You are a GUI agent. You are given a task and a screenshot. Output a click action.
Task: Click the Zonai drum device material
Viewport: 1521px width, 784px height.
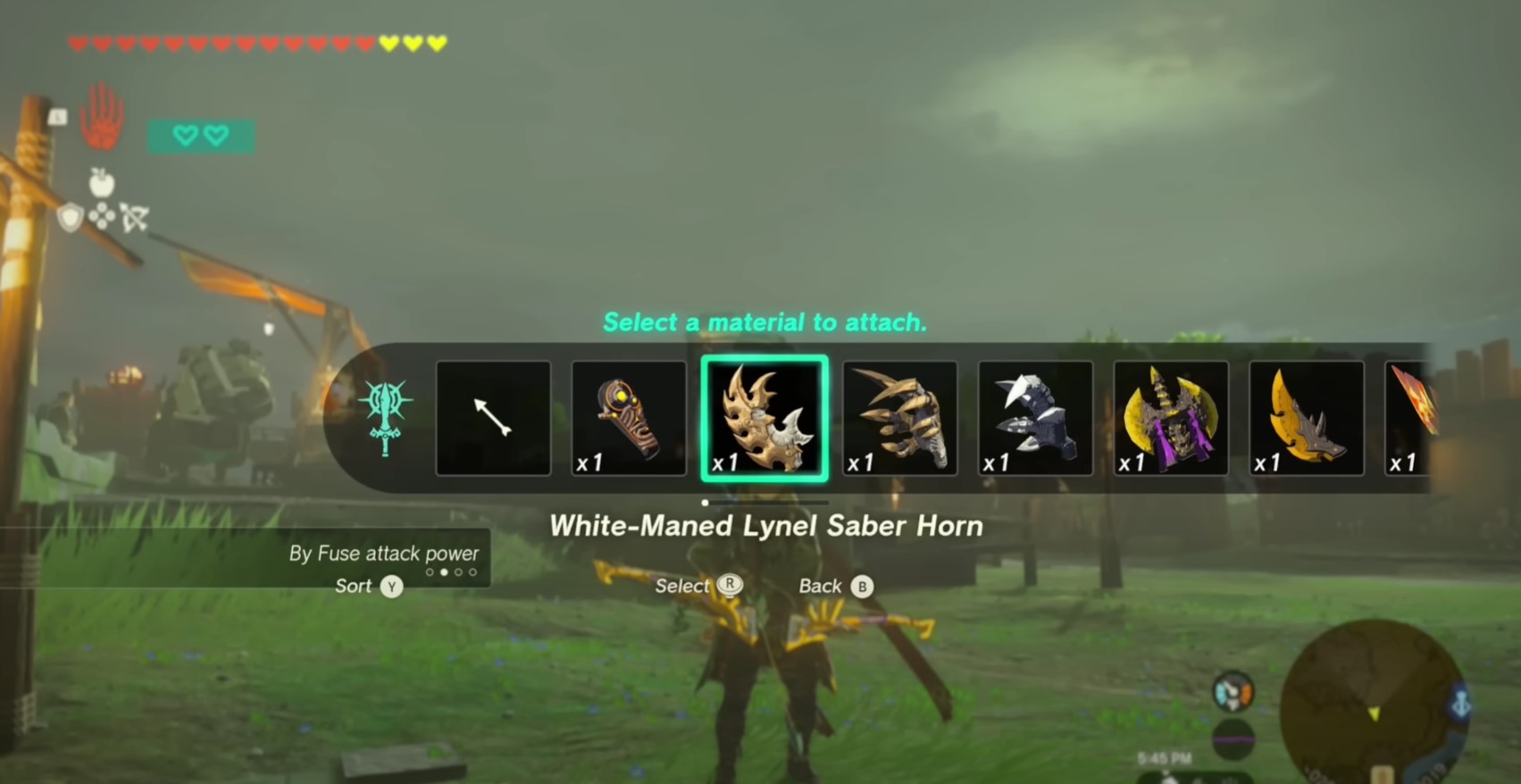629,418
